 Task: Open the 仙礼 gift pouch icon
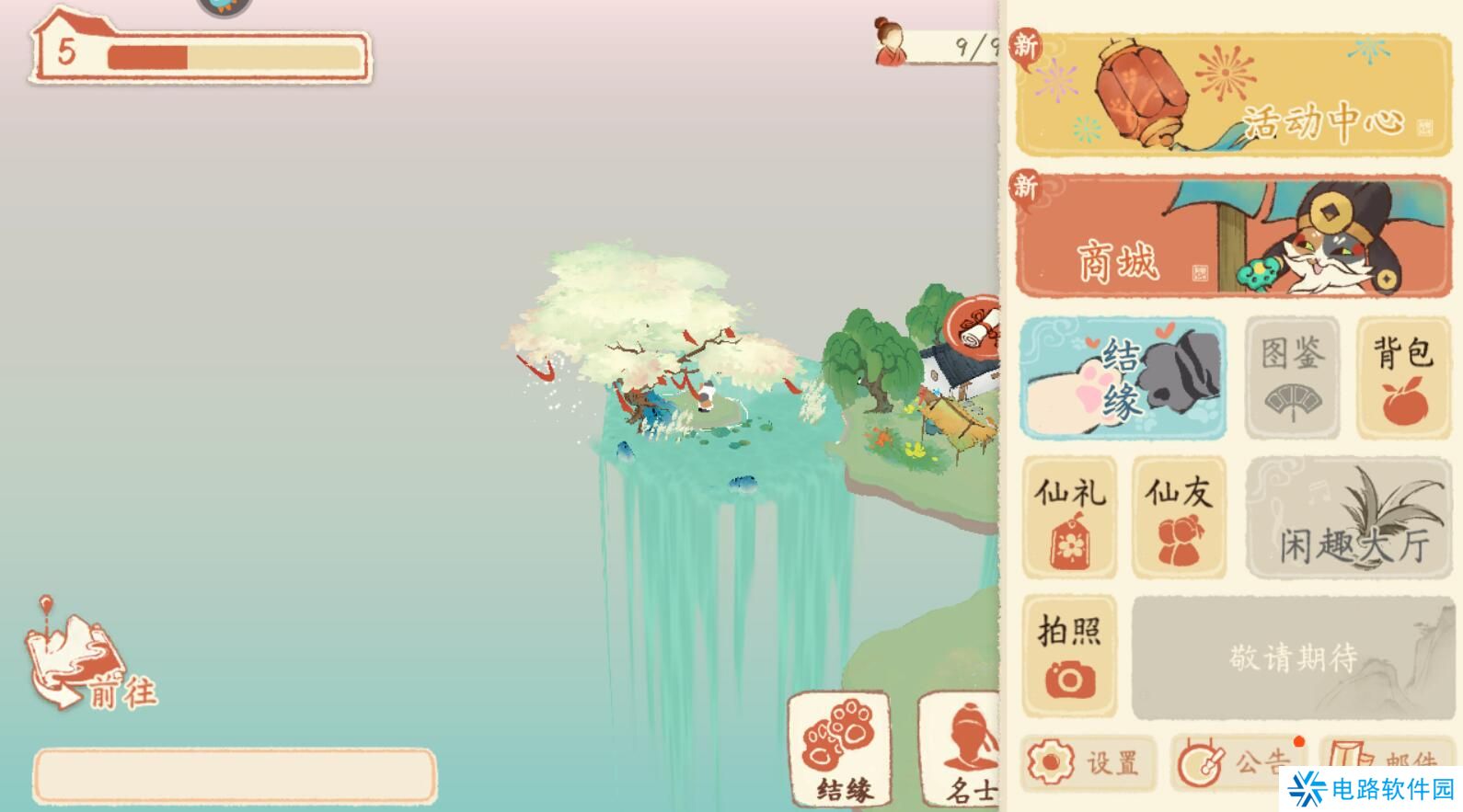(x=1067, y=517)
